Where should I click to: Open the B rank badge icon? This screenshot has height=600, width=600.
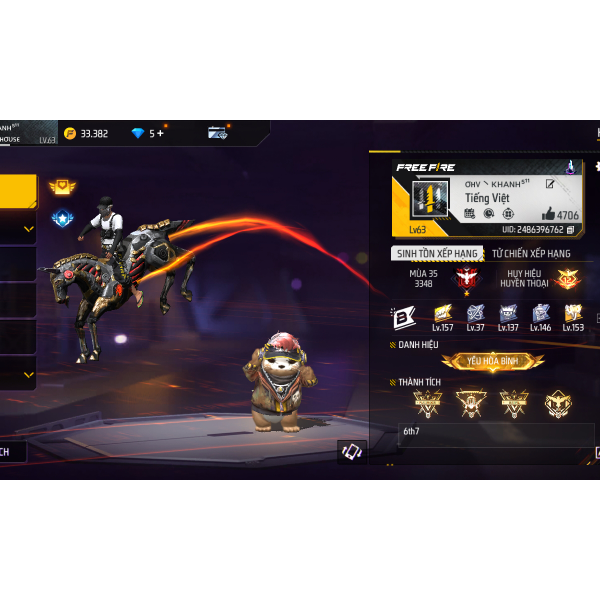[403, 316]
